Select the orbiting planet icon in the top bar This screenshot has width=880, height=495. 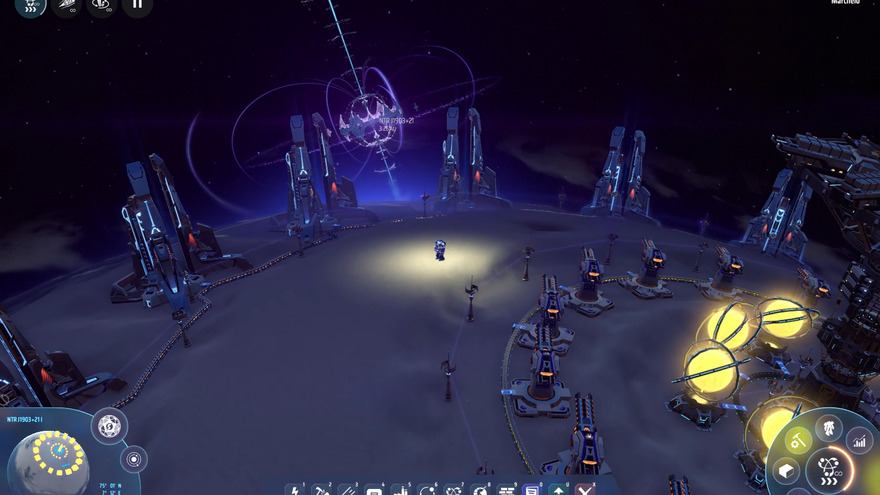pyautogui.click(x=101, y=5)
